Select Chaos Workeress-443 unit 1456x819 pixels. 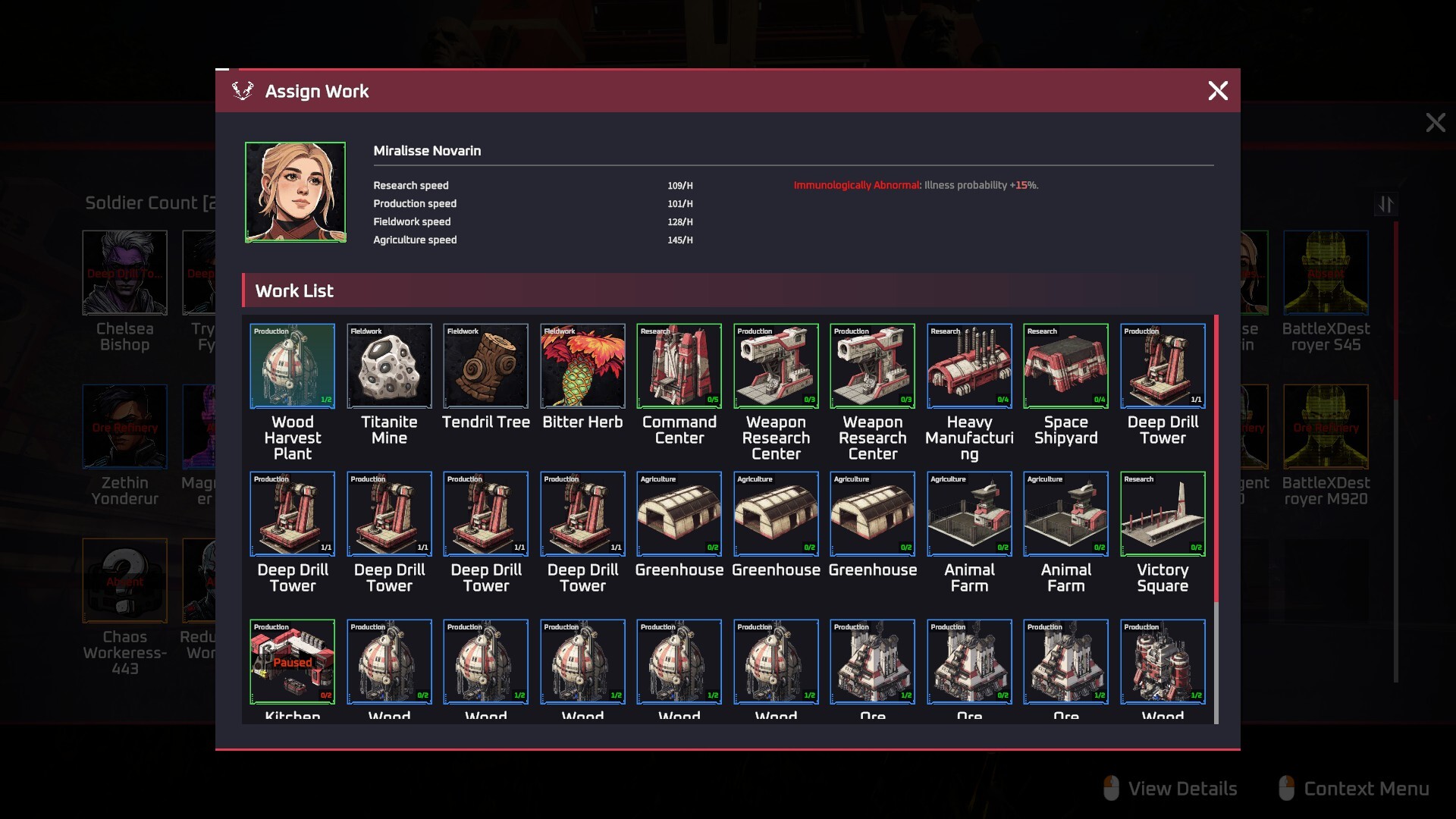pyautogui.click(x=124, y=581)
